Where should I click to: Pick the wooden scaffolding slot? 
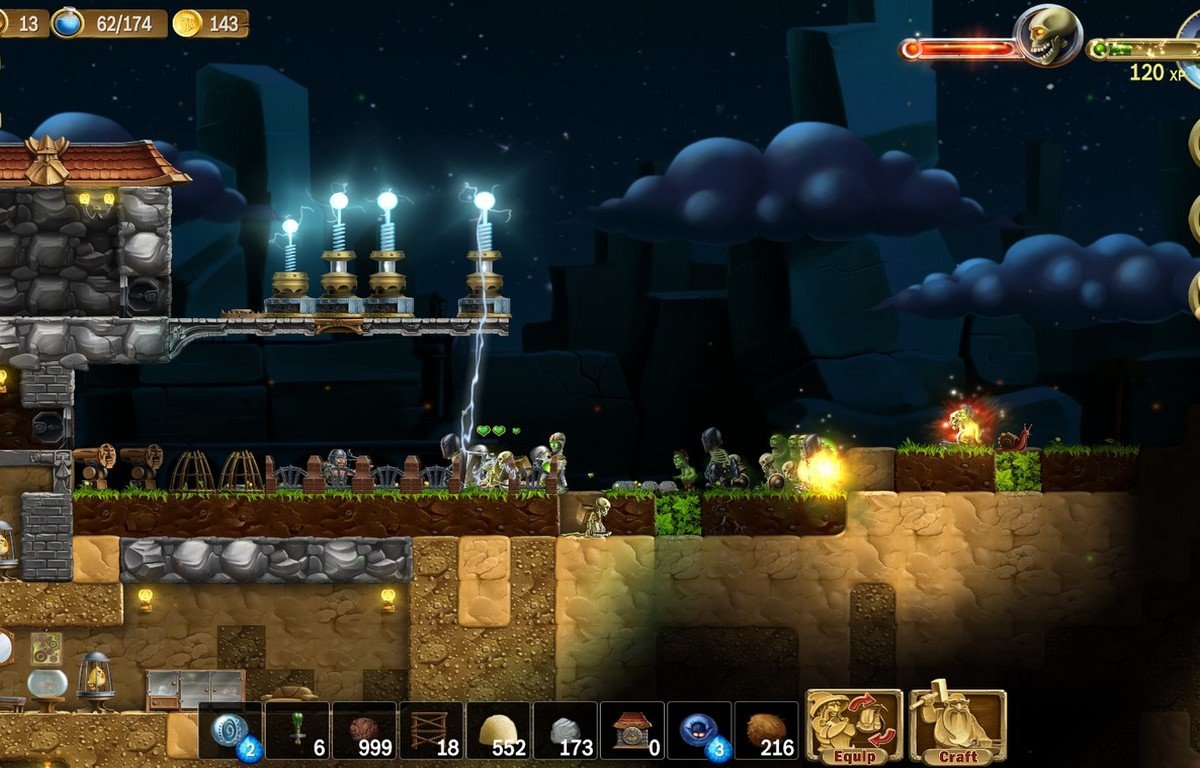431,731
